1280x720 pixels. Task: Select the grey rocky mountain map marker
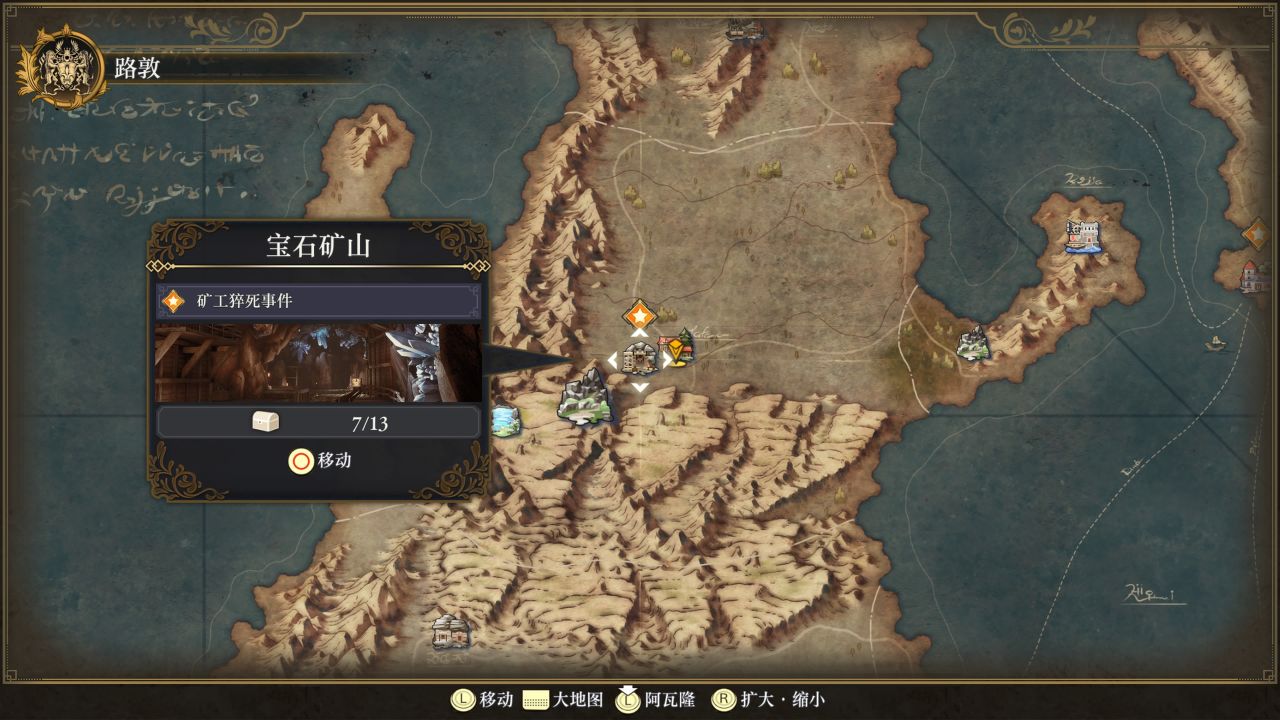(x=587, y=397)
